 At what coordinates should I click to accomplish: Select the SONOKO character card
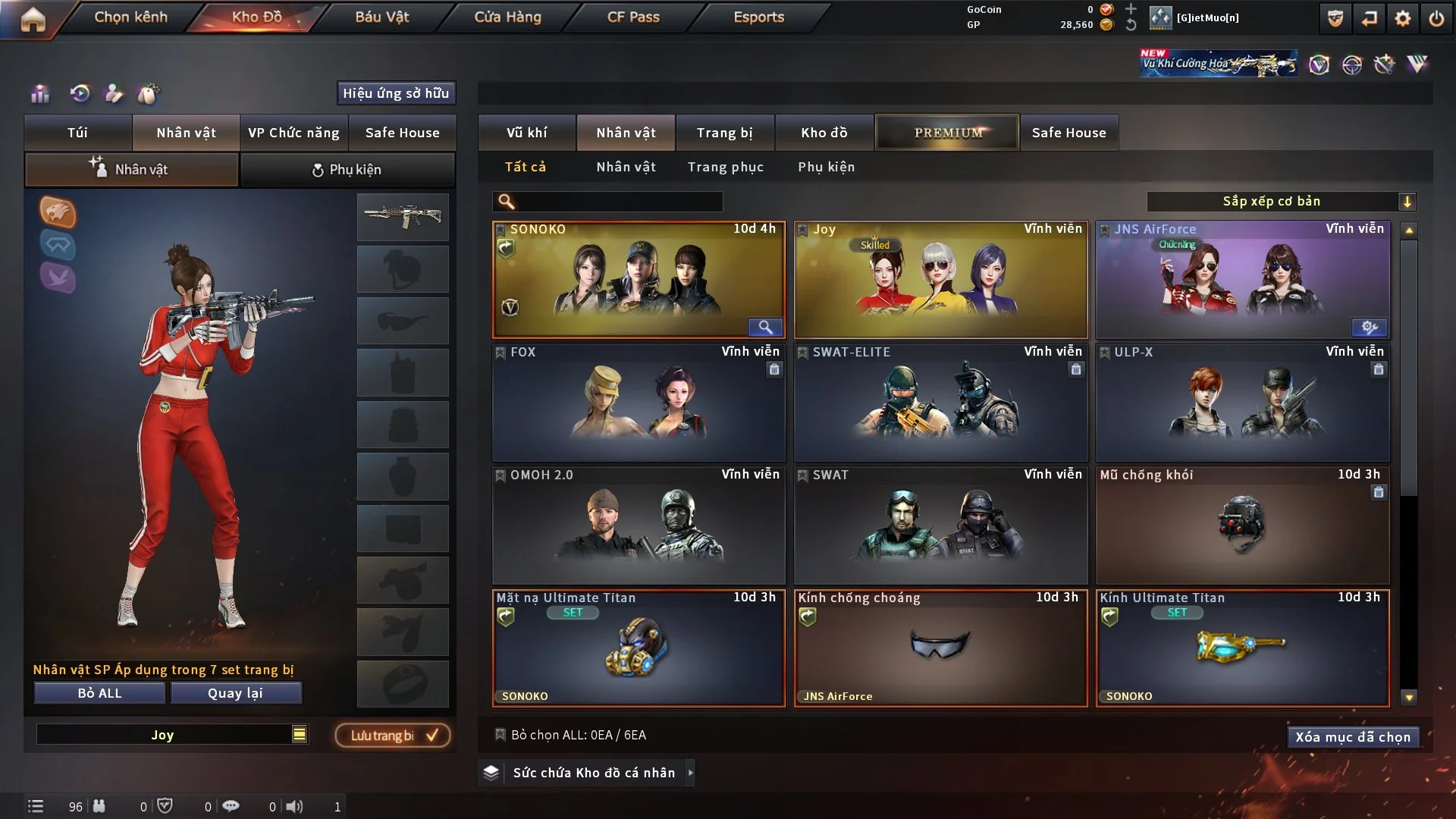(639, 279)
